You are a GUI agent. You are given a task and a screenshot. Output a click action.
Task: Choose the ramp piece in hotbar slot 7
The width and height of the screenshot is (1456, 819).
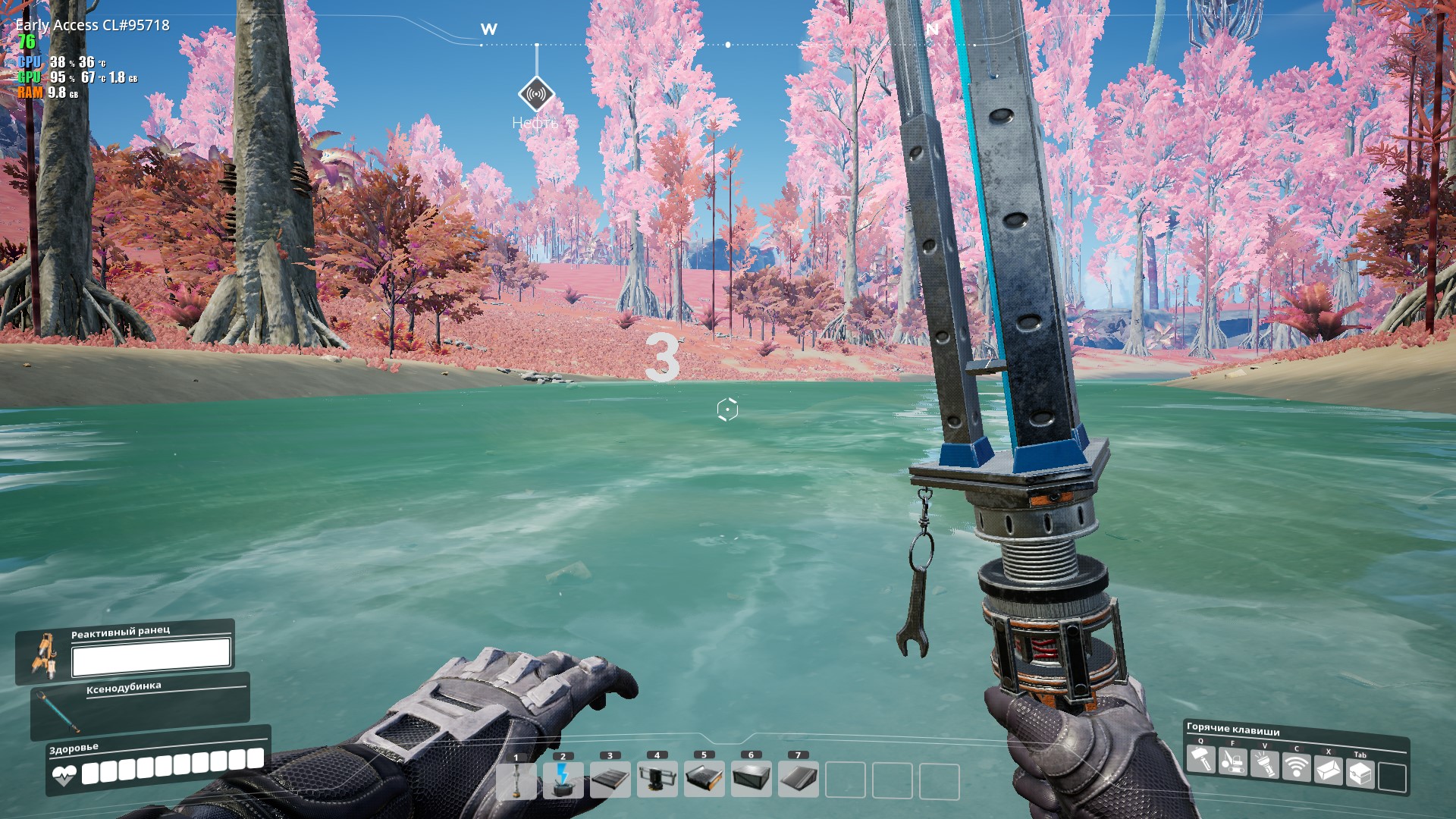pos(799,780)
